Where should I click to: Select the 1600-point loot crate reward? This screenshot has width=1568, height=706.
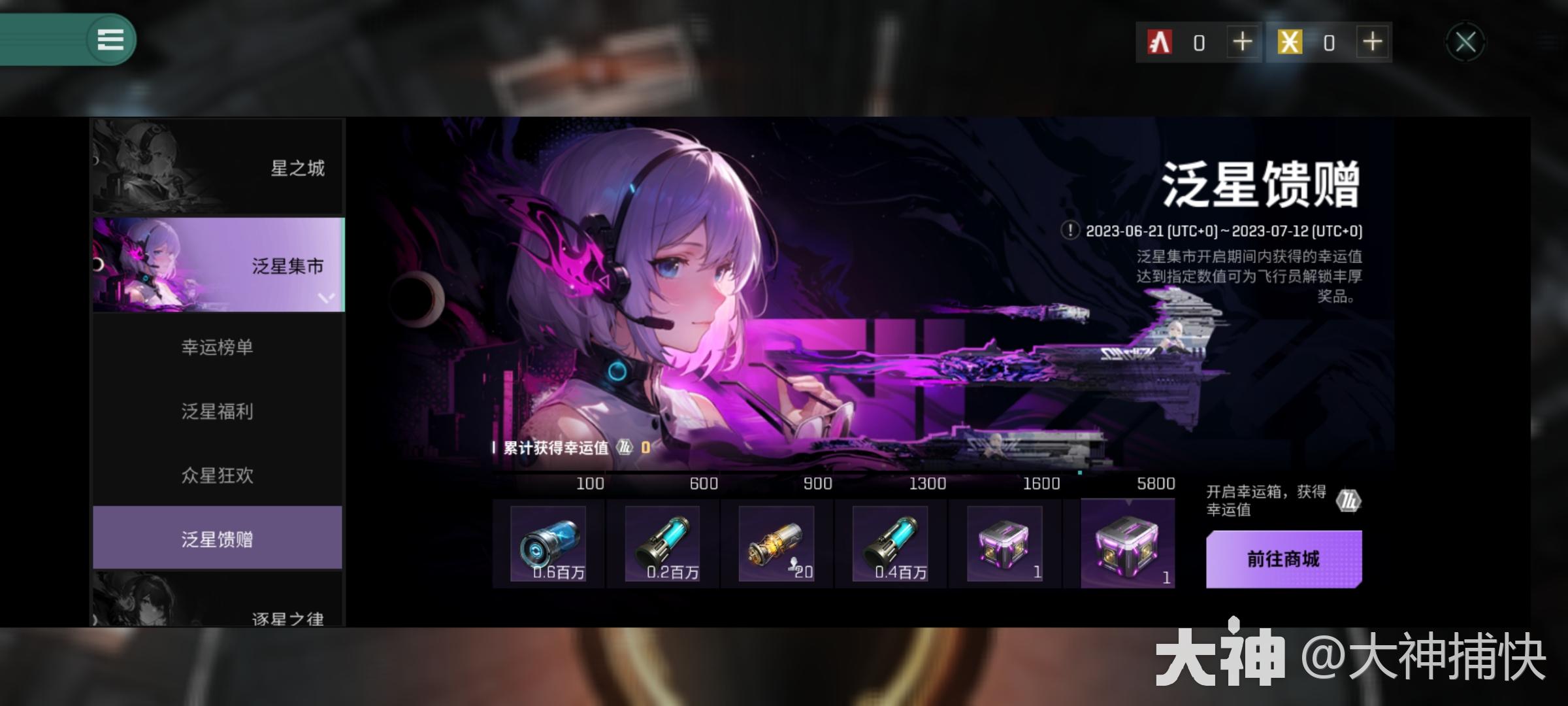click(1004, 544)
